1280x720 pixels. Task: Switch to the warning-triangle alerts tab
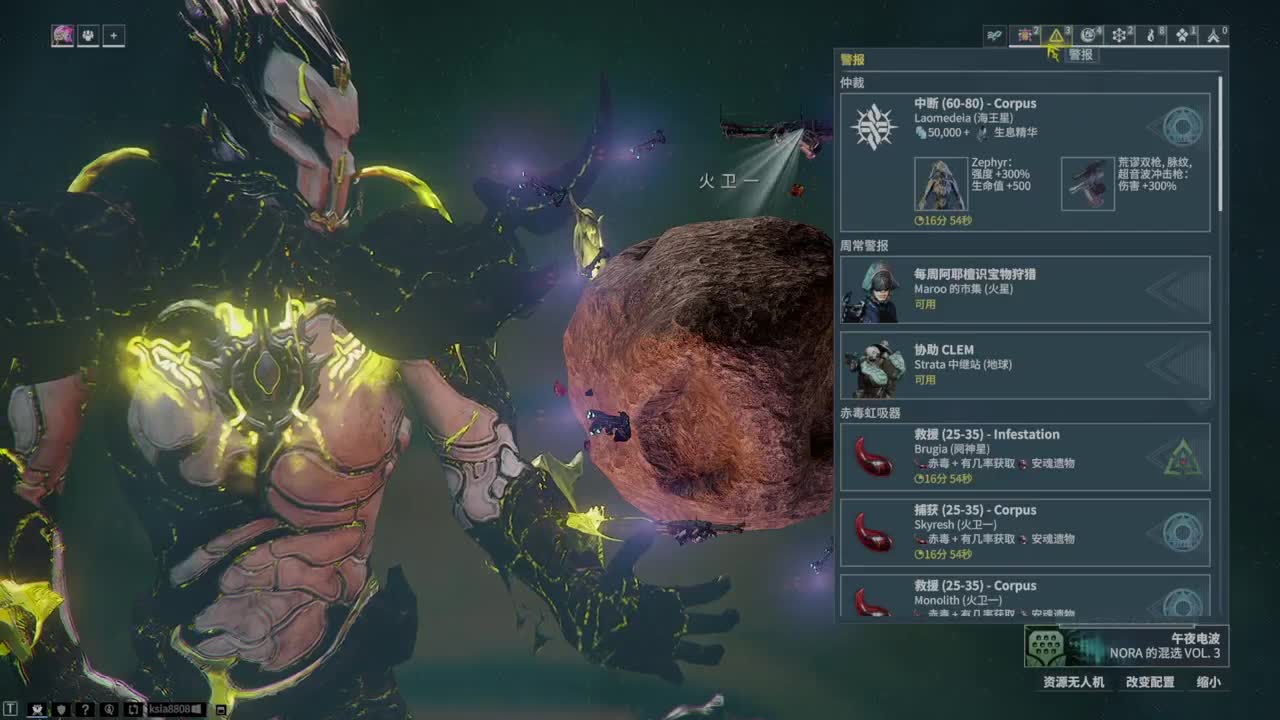[1057, 36]
